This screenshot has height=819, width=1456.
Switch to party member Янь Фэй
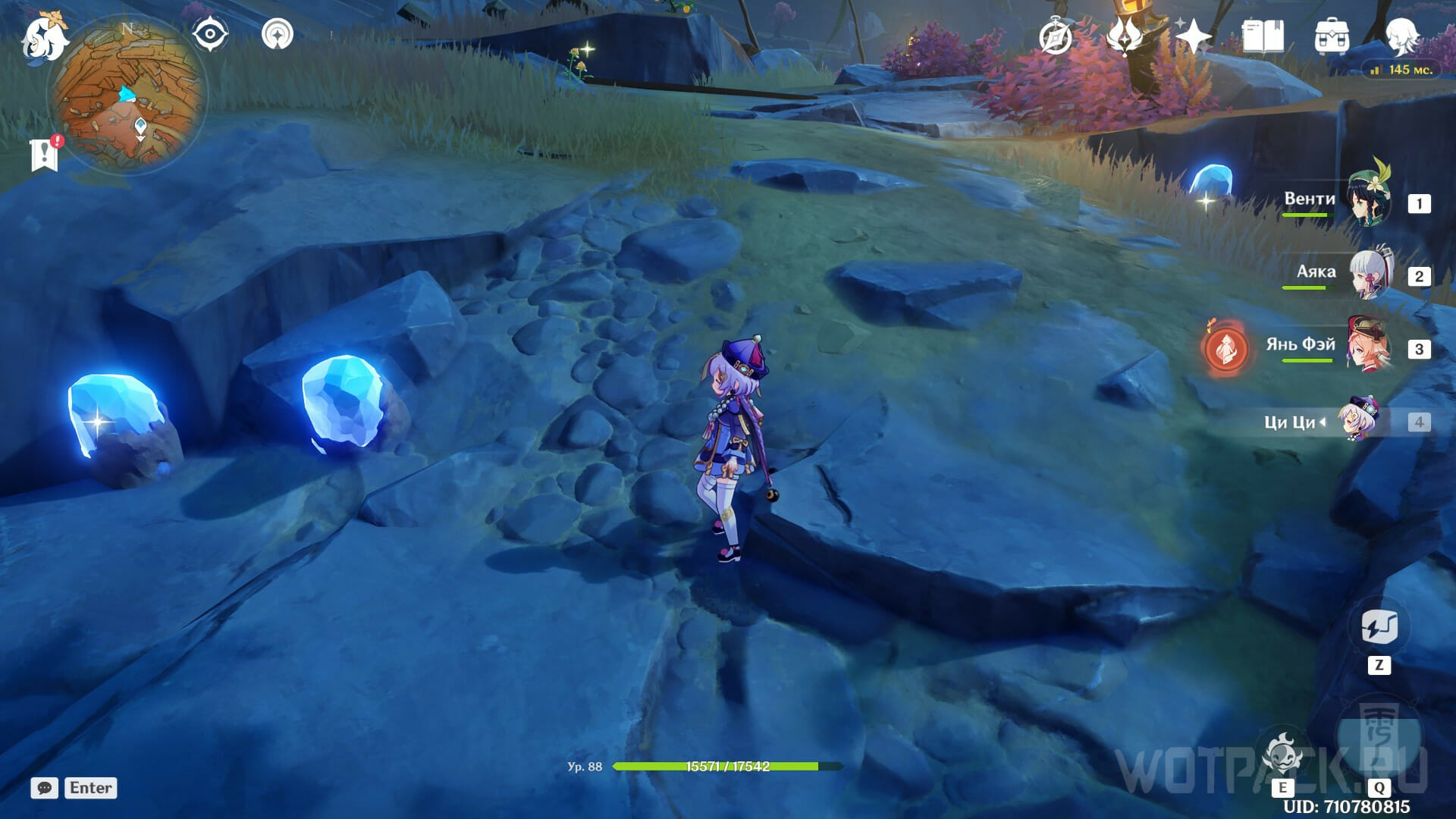[1370, 347]
